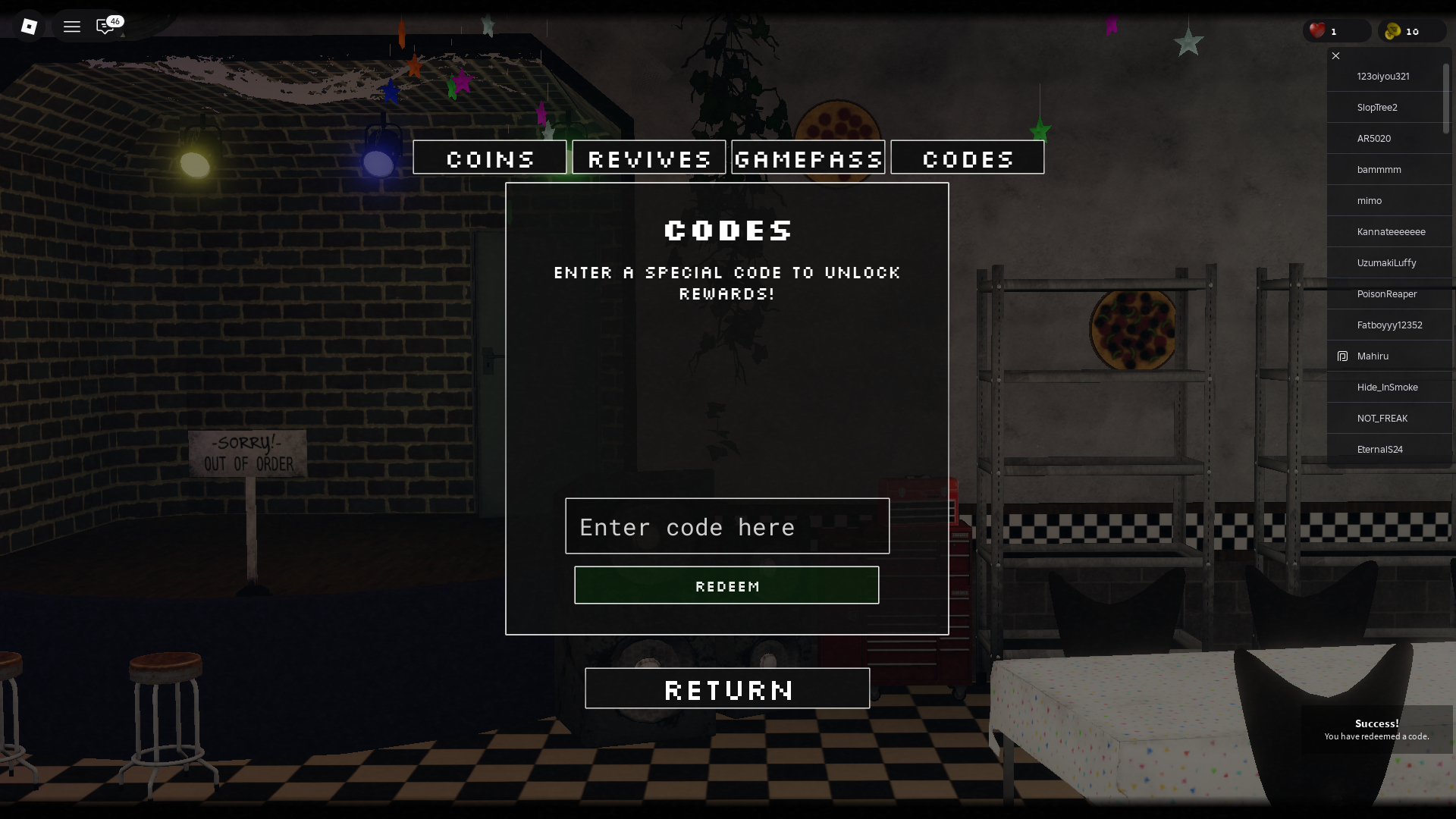Select player UzumakiLuffy in the list
The image size is (1456, 819).
tap(1385, 262)
